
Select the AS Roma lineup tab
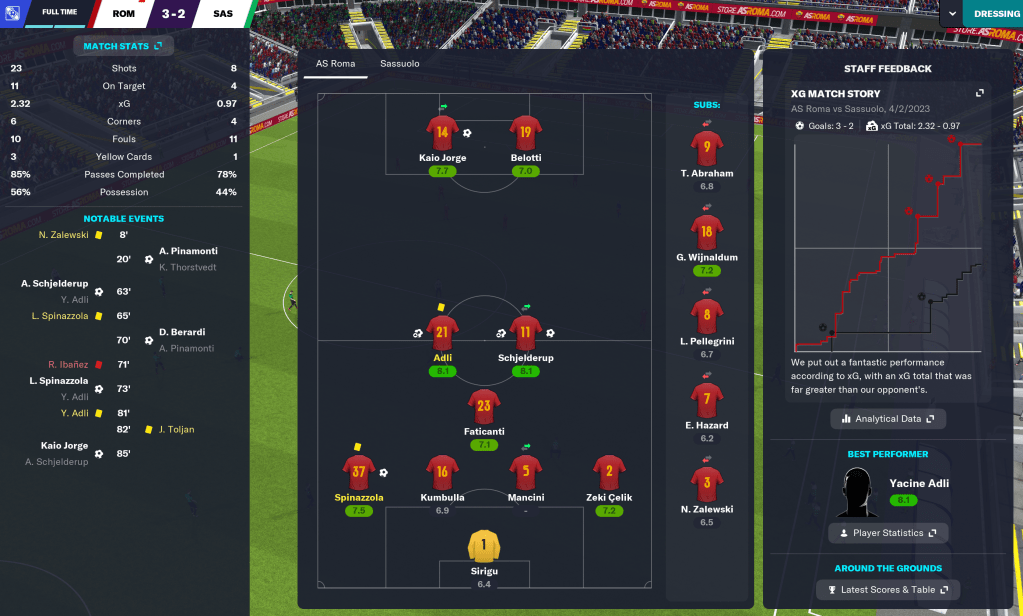(x=336, y=64)
